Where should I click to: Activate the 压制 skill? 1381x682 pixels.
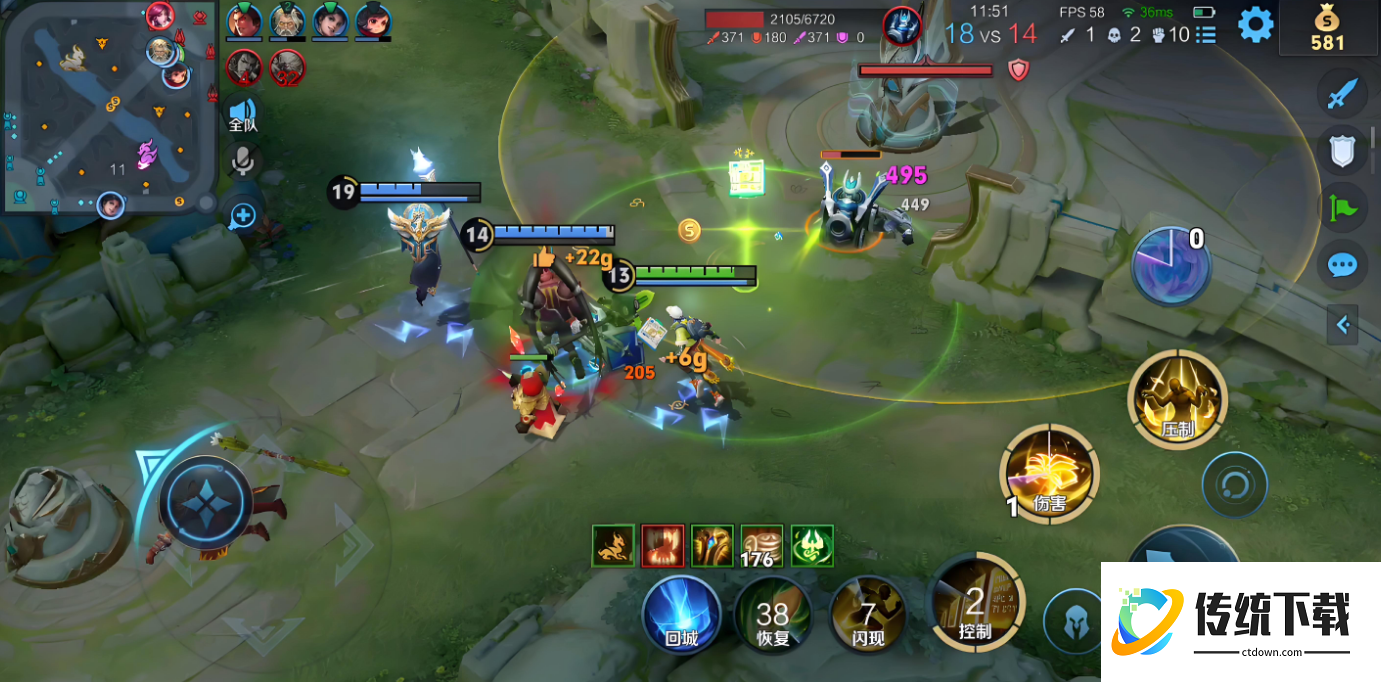(x=1177, y=400)
